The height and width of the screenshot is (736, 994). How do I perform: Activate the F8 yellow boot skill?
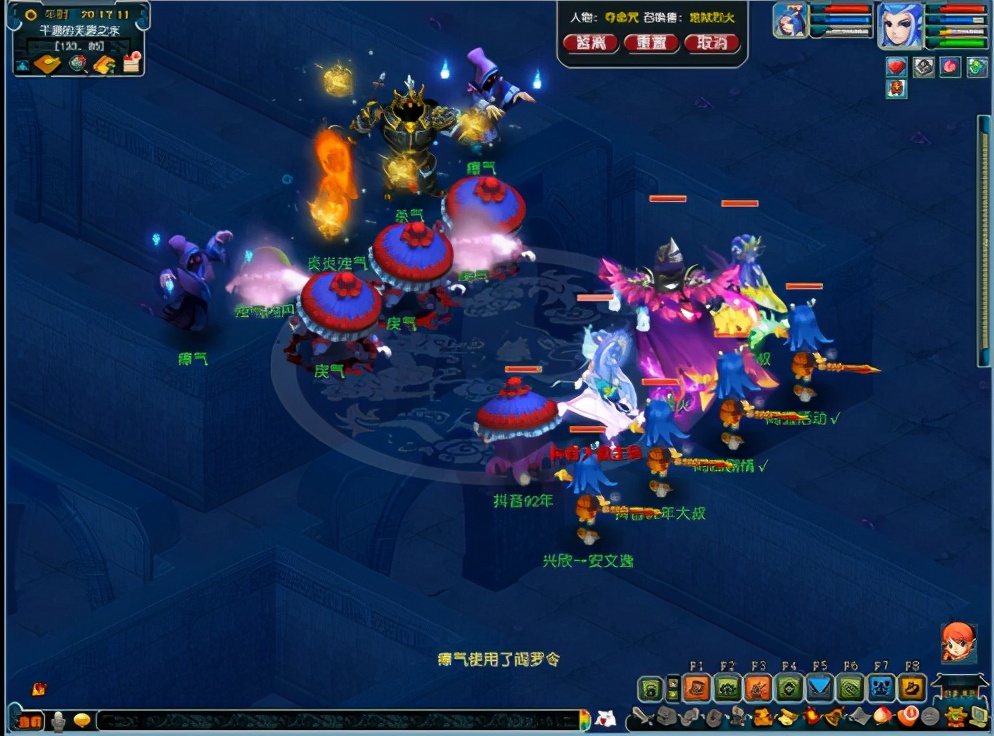(911, 688)
